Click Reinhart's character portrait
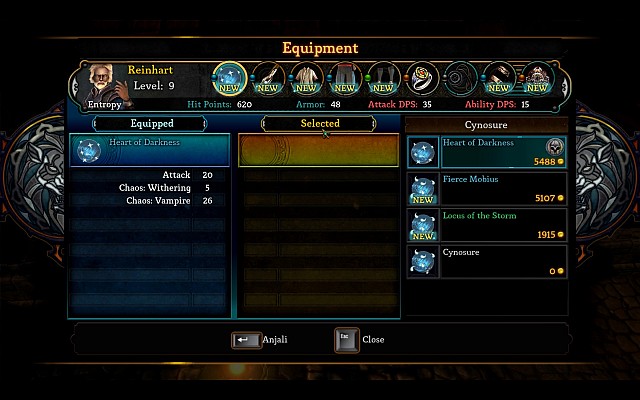Image resolution: width=640 pixels, height=400 pixels. (103, 82)
